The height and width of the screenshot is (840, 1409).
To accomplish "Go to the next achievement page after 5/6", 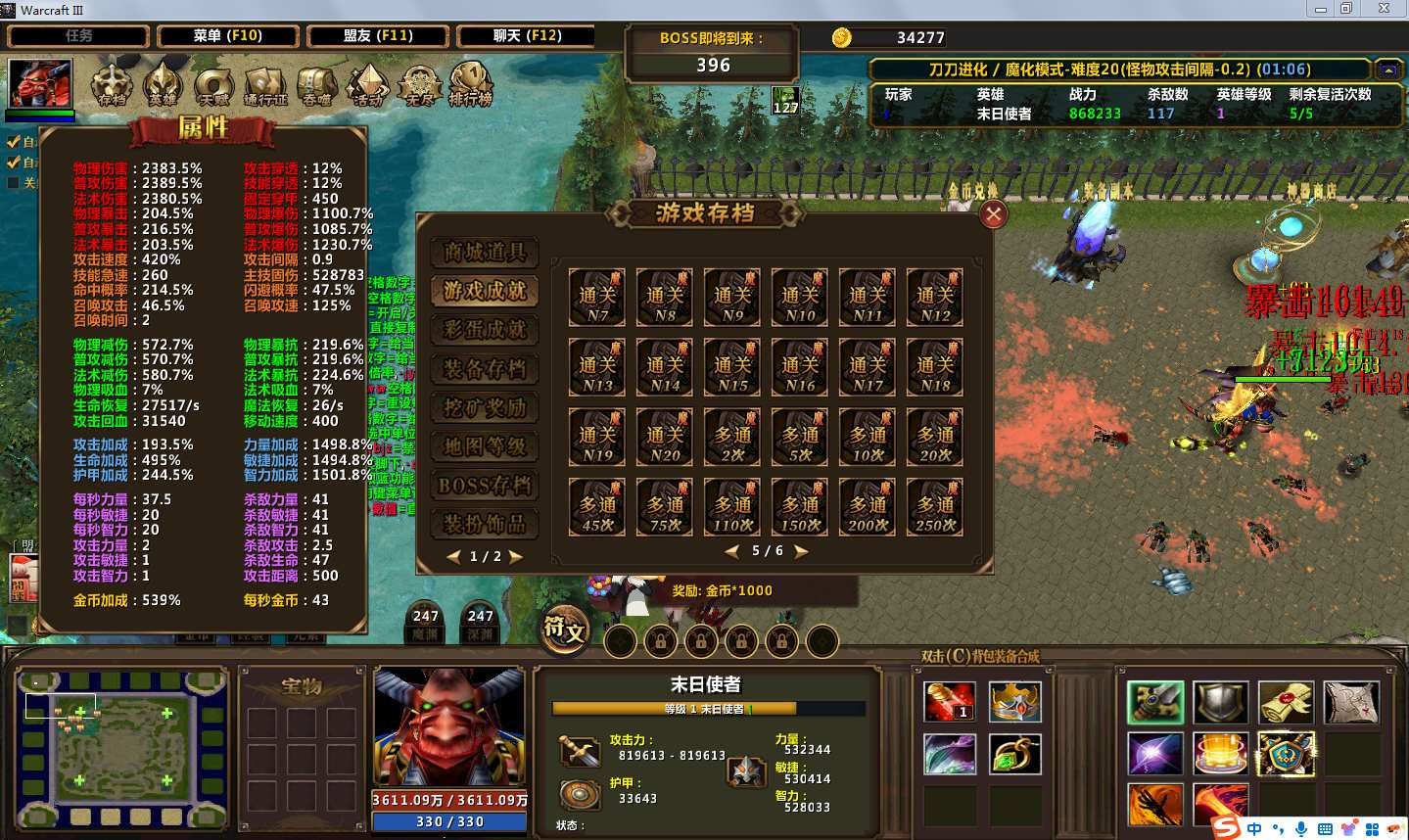I will [801, 552].
